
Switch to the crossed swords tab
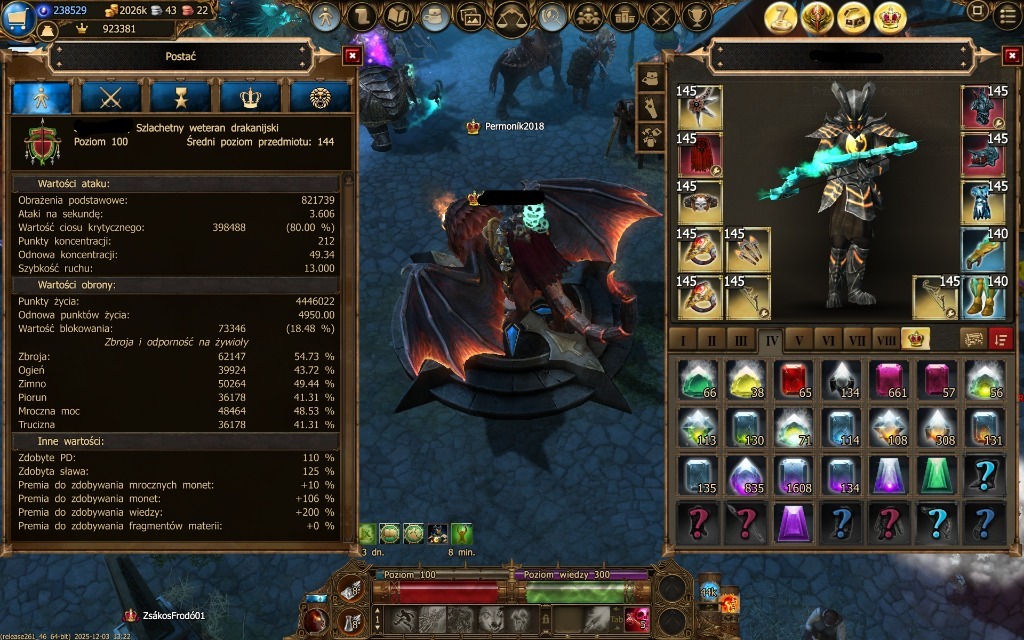[x=110, y=97]
